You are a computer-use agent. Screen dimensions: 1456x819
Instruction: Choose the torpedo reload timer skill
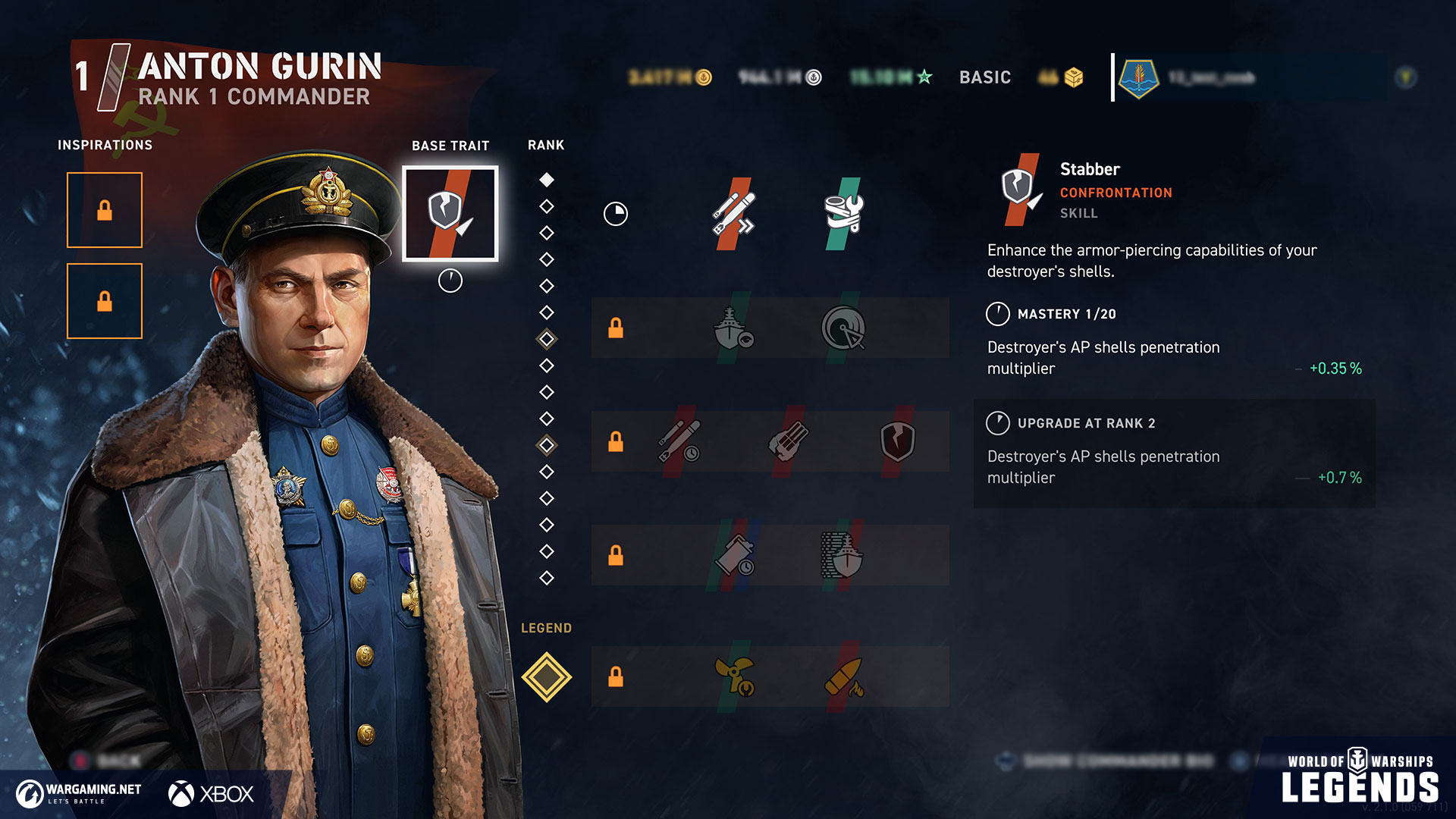679,441
